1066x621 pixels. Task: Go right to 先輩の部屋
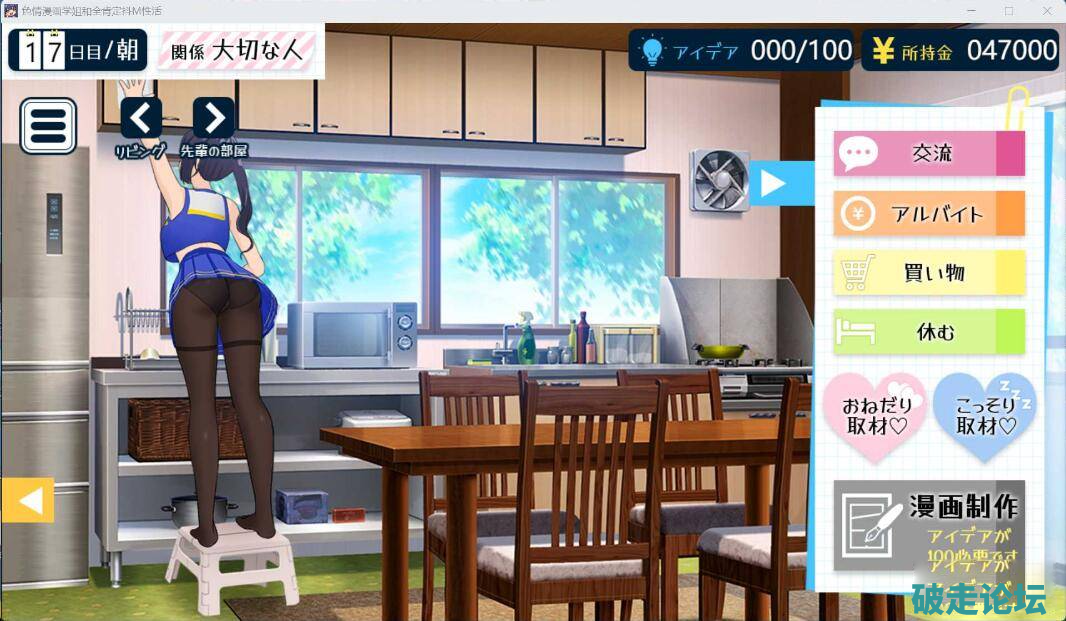[213, 119]
